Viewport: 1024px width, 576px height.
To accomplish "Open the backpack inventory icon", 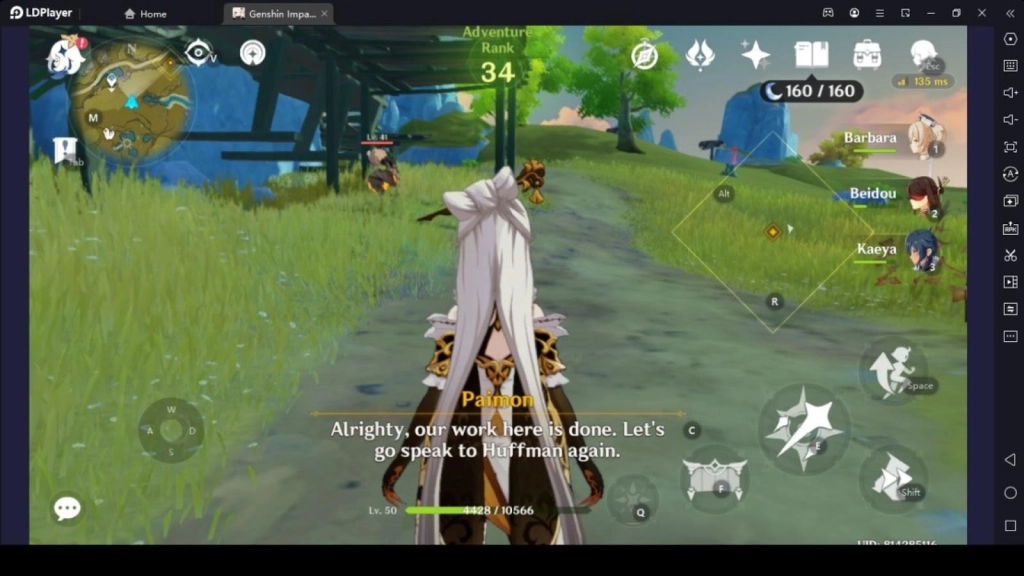I will click(x=867, y=55).
